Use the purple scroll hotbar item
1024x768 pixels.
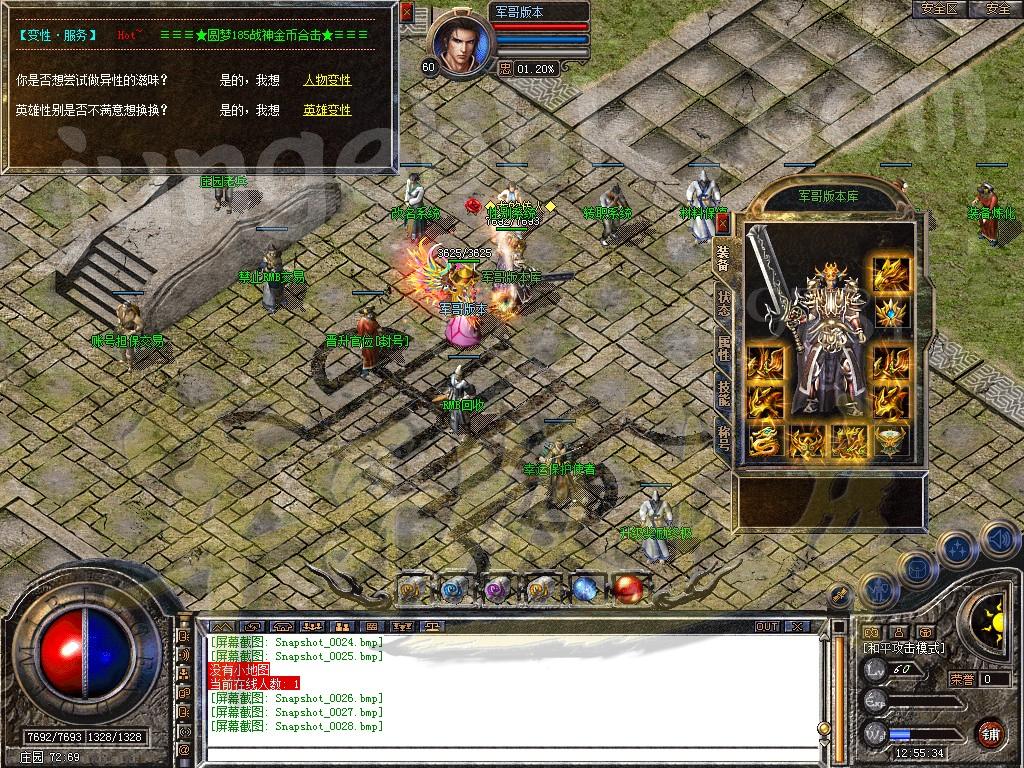coord(497,589)
